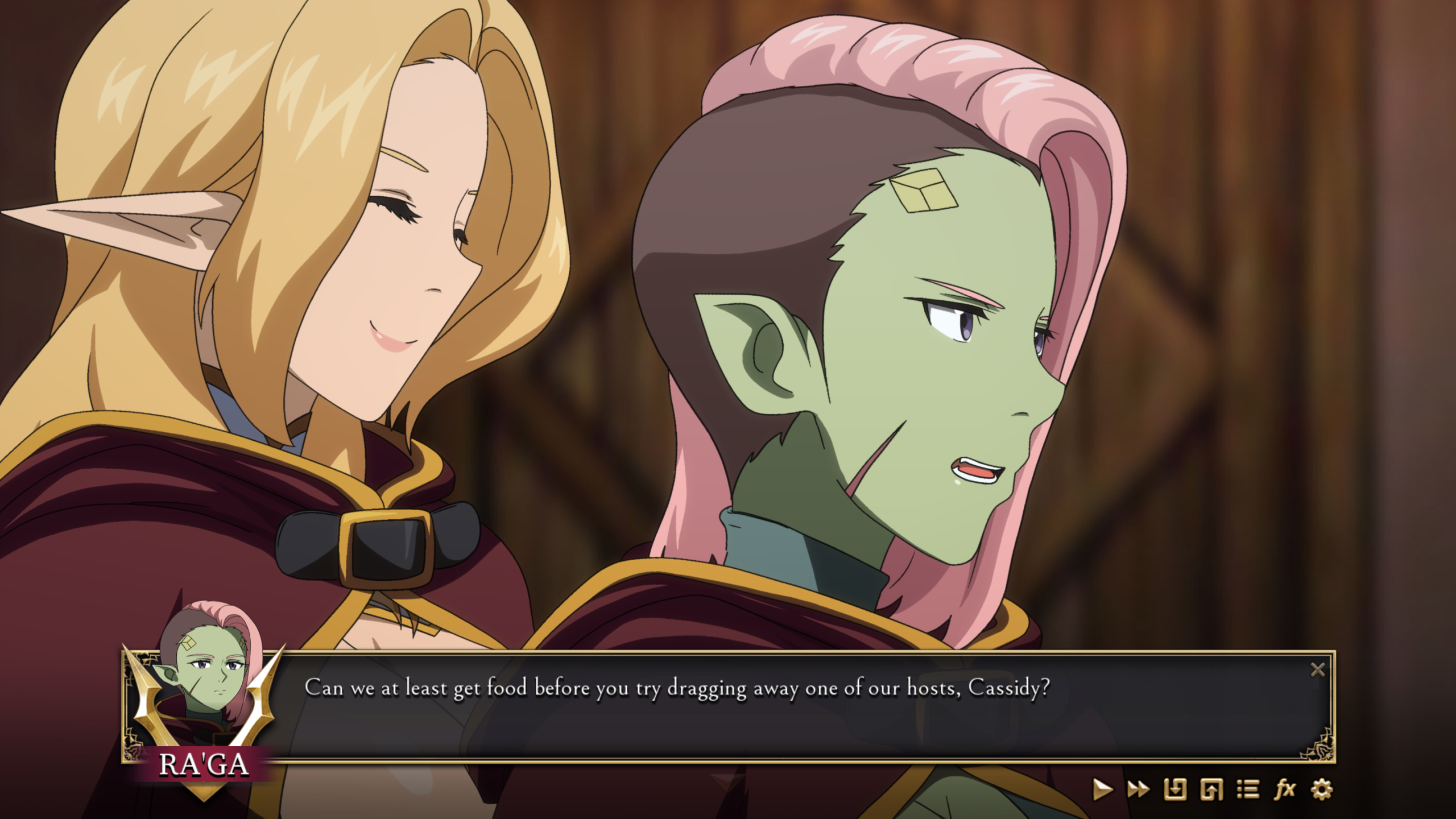
Task: Toggle the fx effects button
Action: (1285, 789)
